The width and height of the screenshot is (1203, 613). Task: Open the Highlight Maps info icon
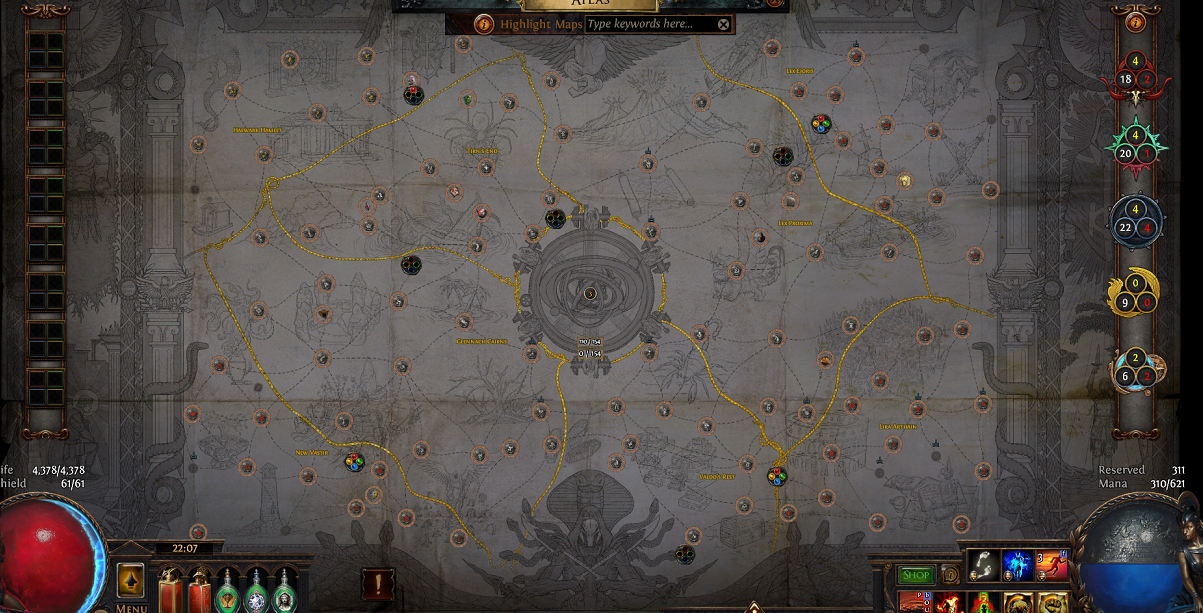pos(484,23)
